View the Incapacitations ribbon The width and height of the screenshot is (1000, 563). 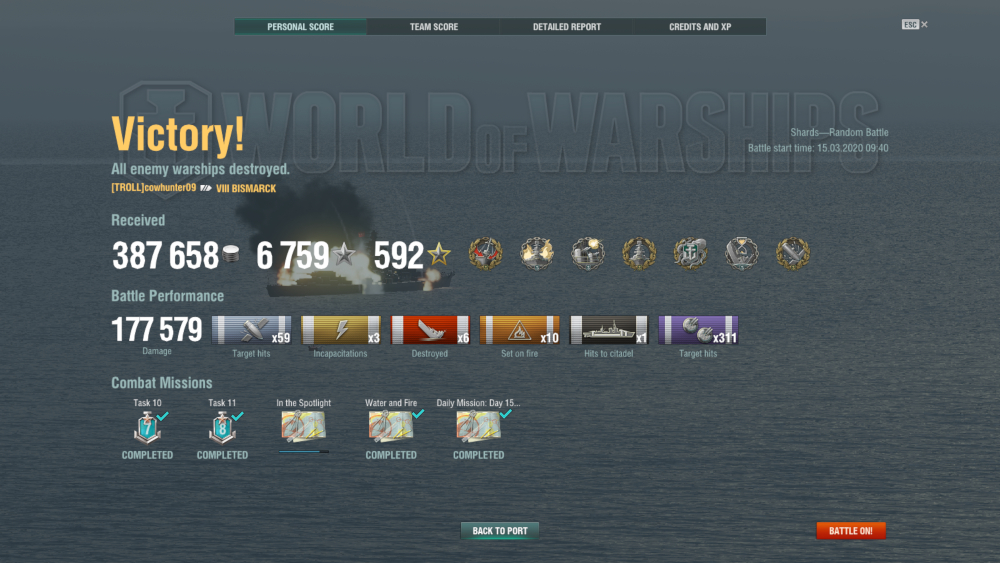(340, 331)
